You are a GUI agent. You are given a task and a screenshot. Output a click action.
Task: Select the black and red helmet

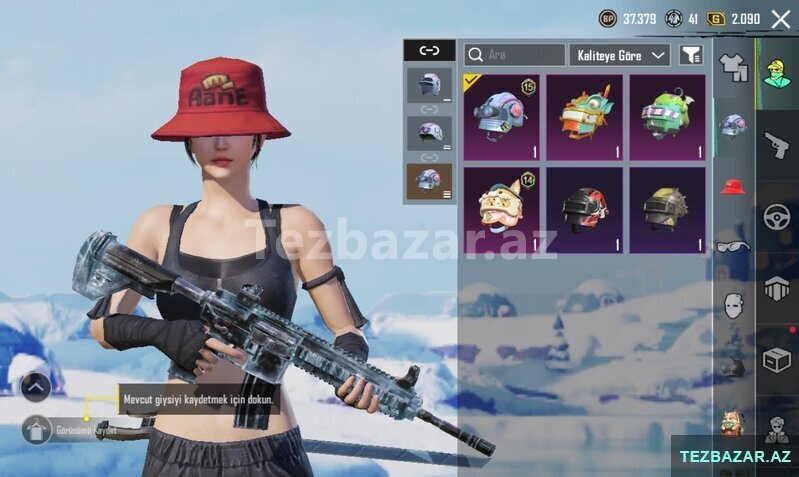pyautogui.click(x=584, y=209)
